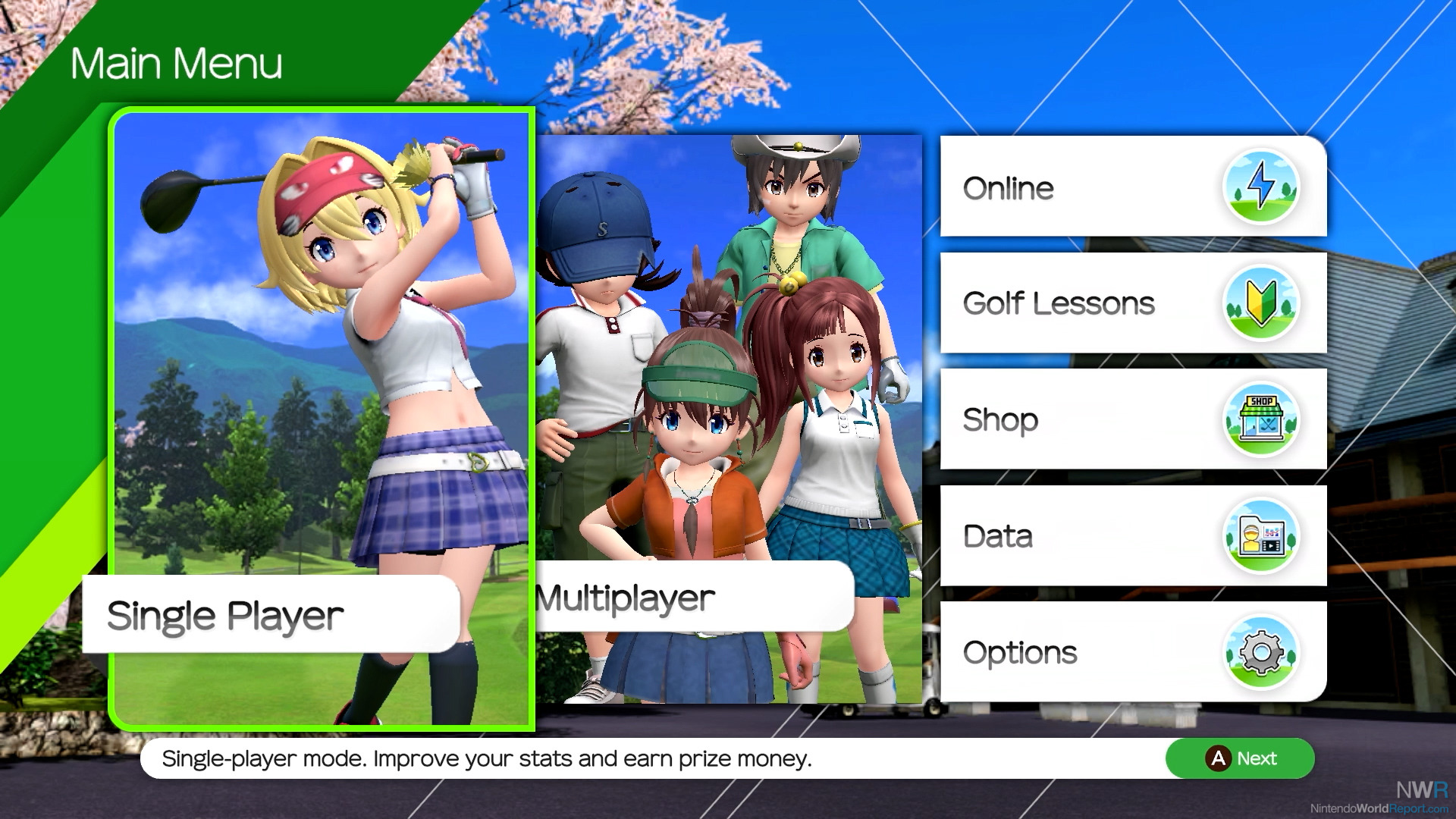Click the green Next button
The width and height of the screenshot is (1456, 819).
pyautogui.click(x=1240, y=758)
